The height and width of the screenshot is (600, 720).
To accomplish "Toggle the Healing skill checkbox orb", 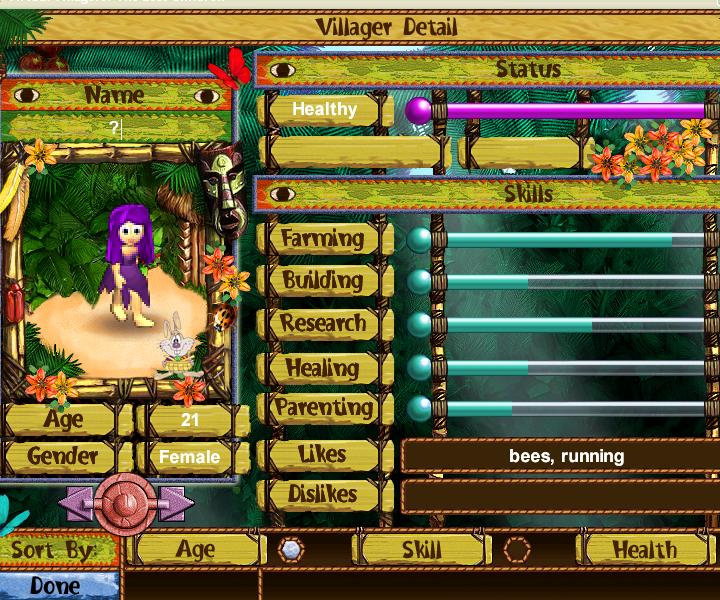I will pyautogui.click(x=419, y=367).
